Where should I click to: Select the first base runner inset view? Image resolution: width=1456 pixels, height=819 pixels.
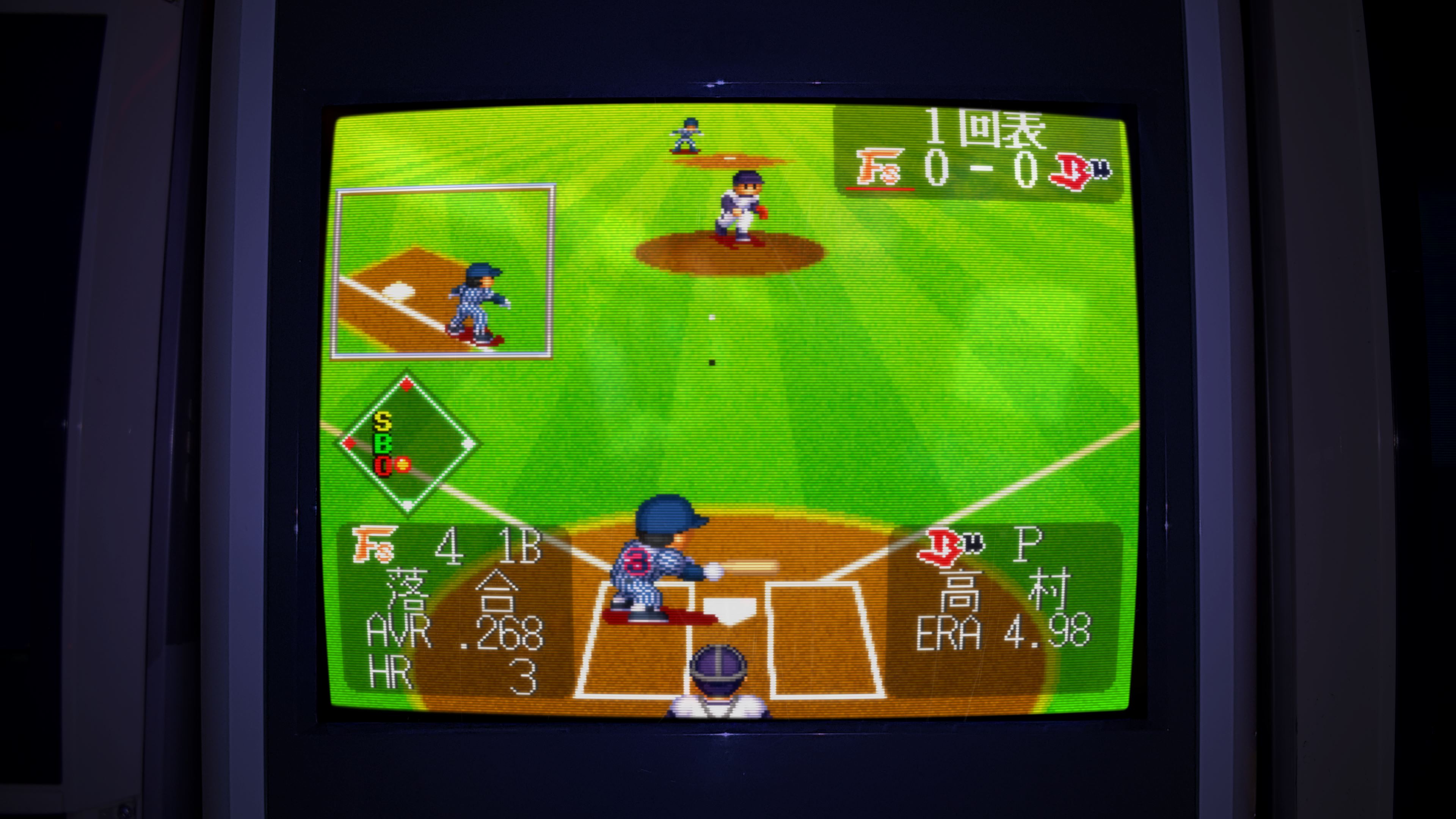[443, 271]
